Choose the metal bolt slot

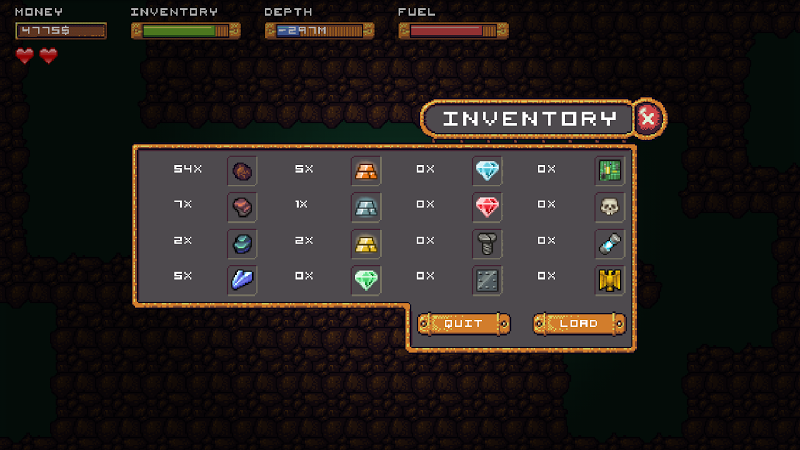(x=487, y=244)
